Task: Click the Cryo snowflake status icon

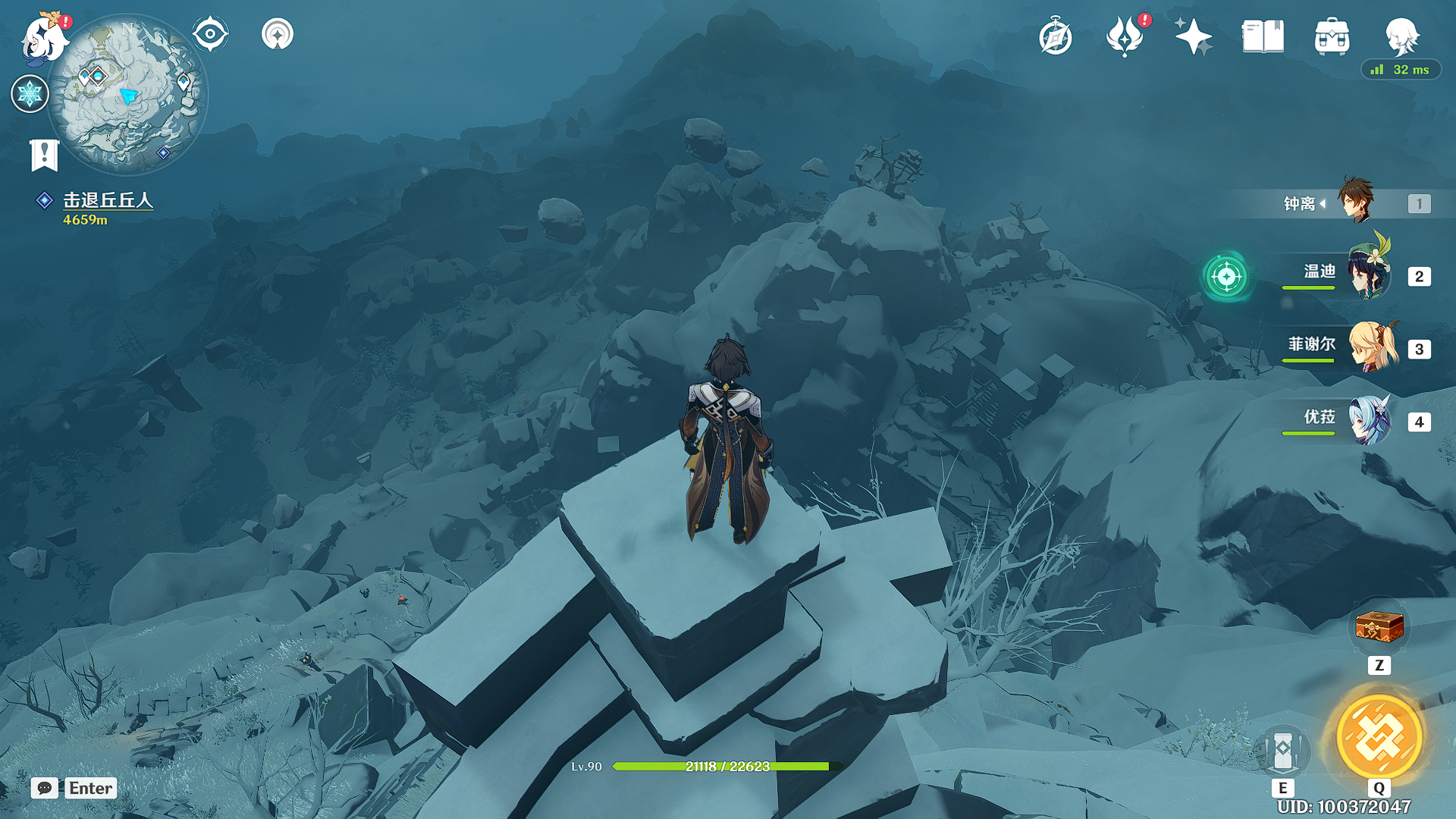Action: tap(30, 94)
